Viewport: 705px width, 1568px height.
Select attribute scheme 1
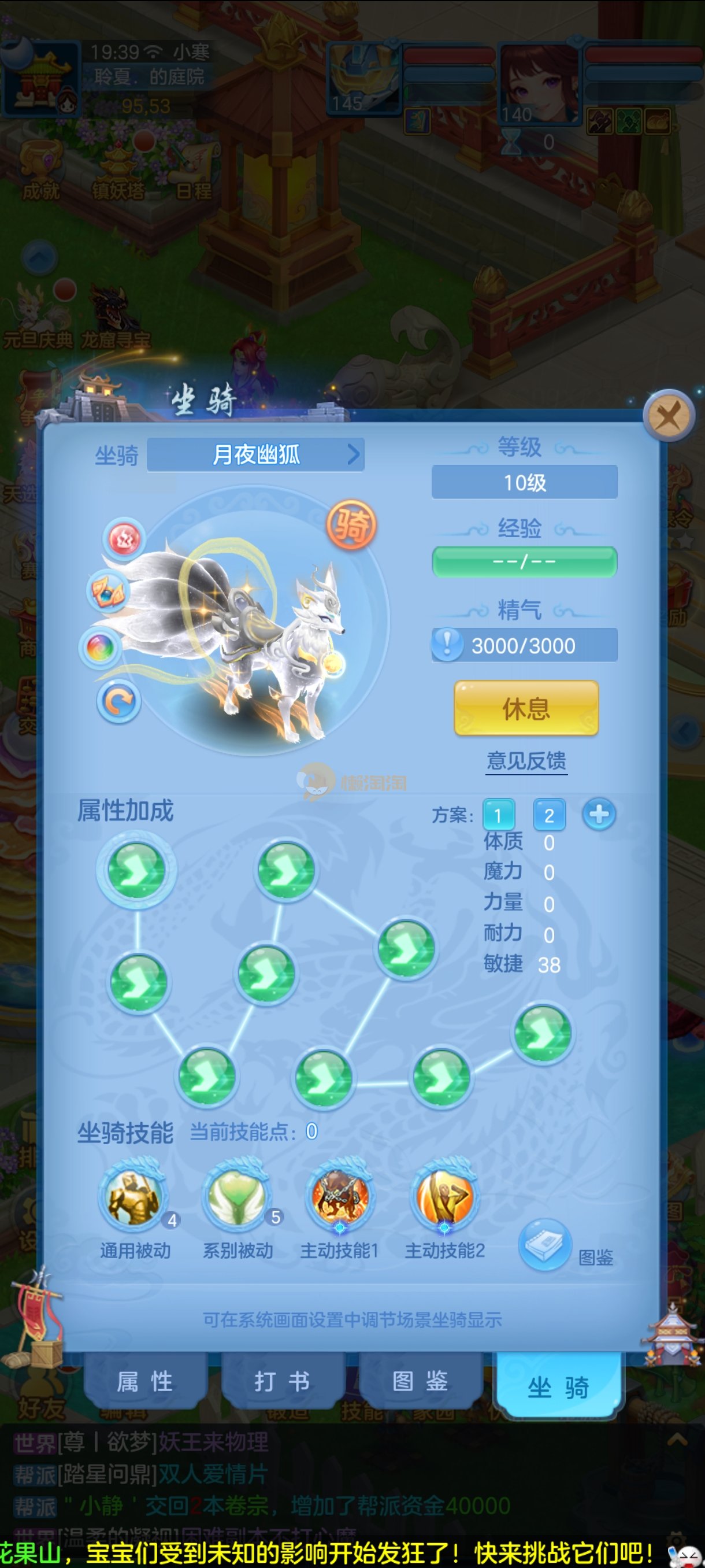point(498,815)
